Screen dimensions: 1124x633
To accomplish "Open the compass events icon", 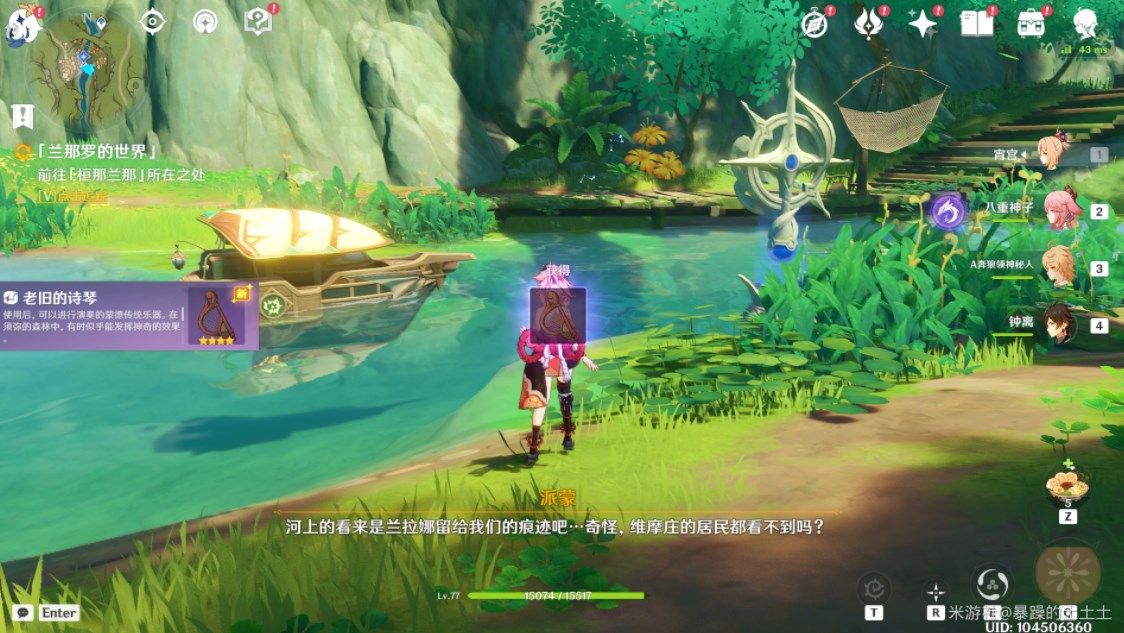I will point(815,24).
